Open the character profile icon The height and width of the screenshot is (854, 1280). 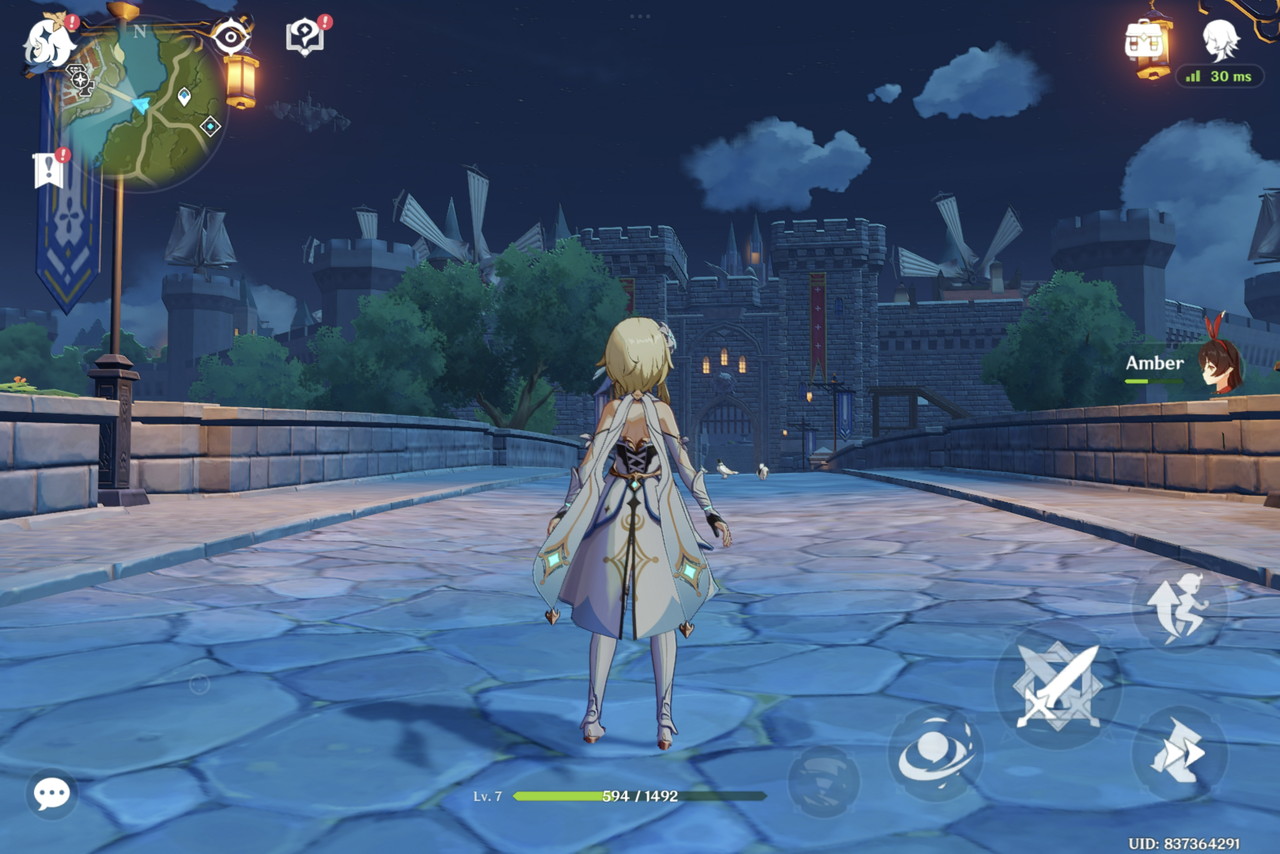[1221, 40]
